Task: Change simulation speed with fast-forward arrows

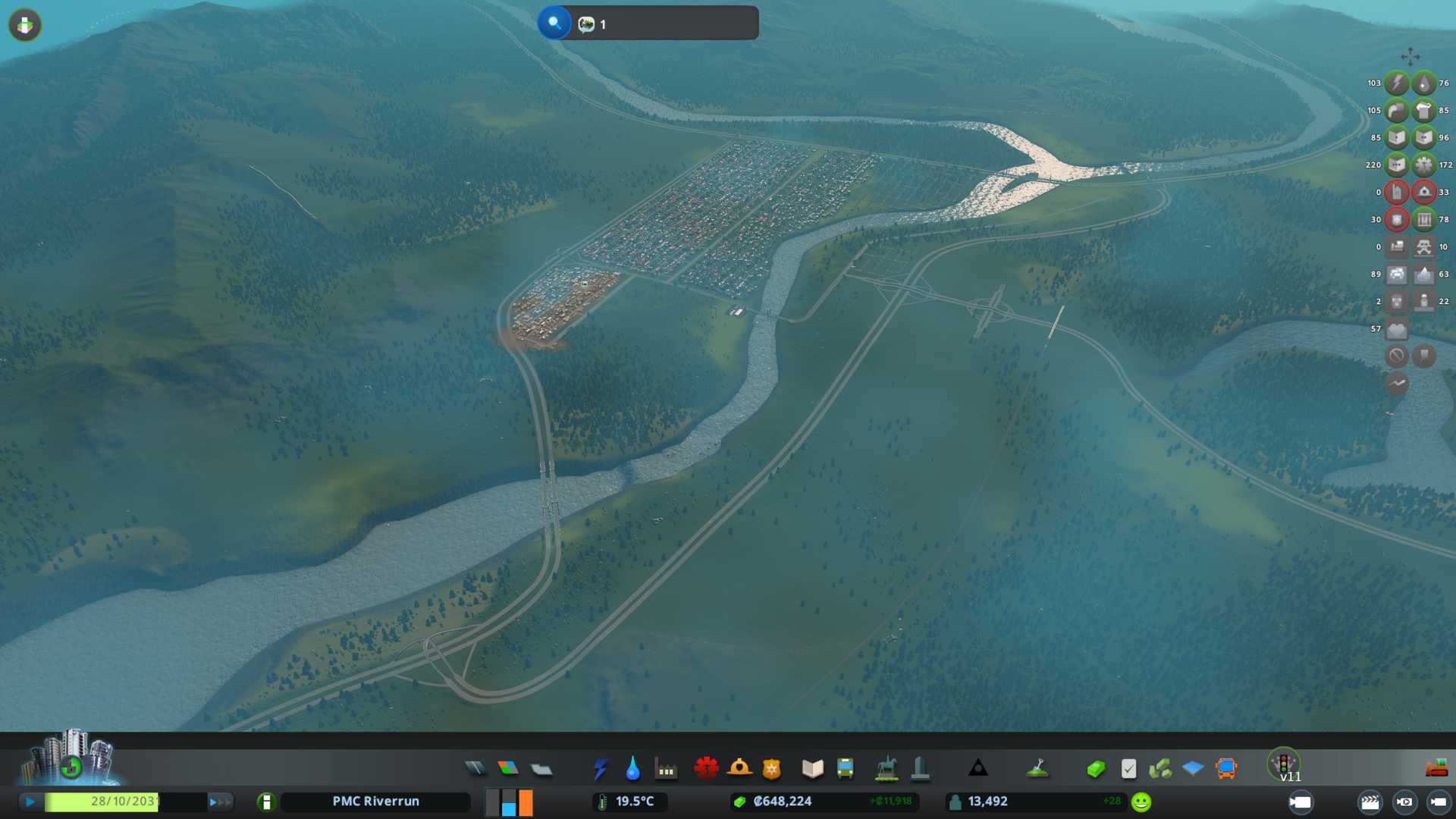Action: click(x=220, y=802)
